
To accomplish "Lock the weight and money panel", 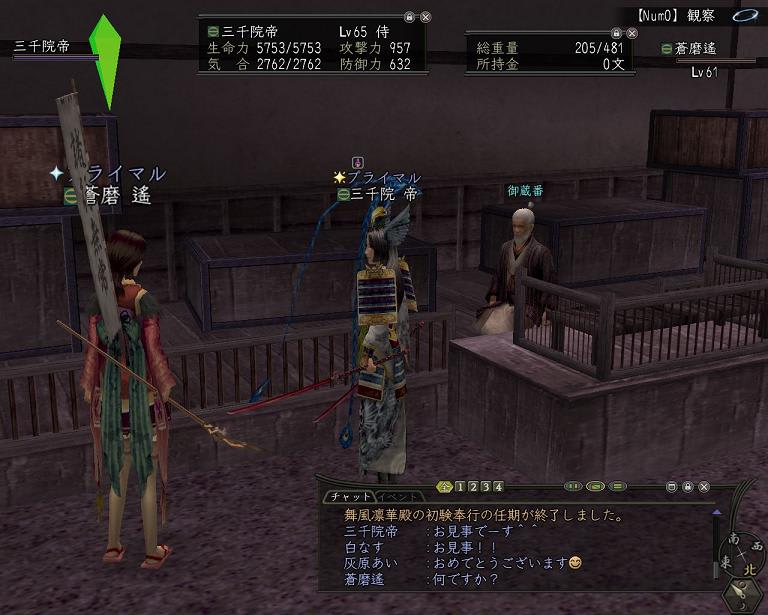I will [616, 34].
